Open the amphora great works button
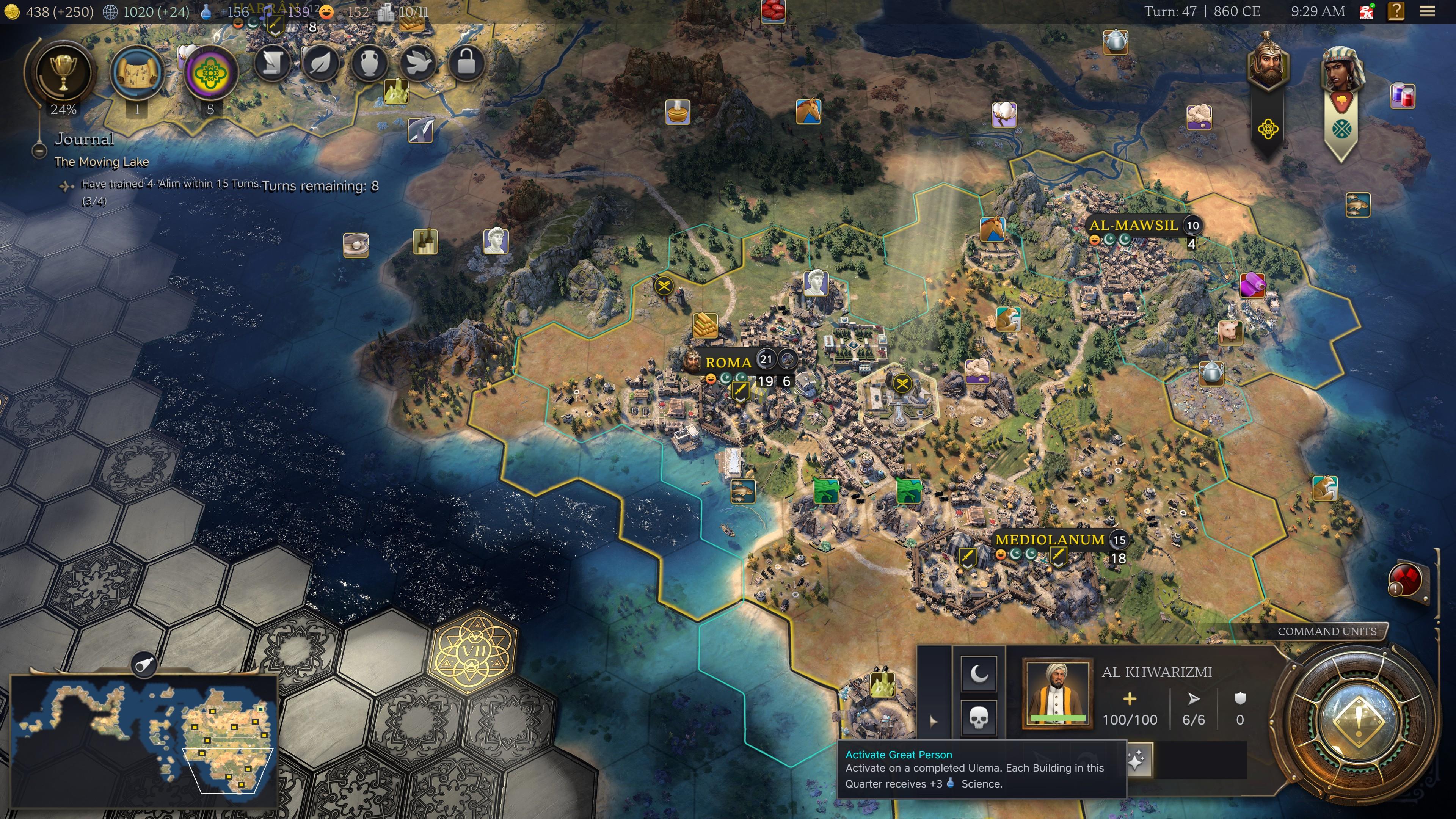 click(x=369, y=63)
